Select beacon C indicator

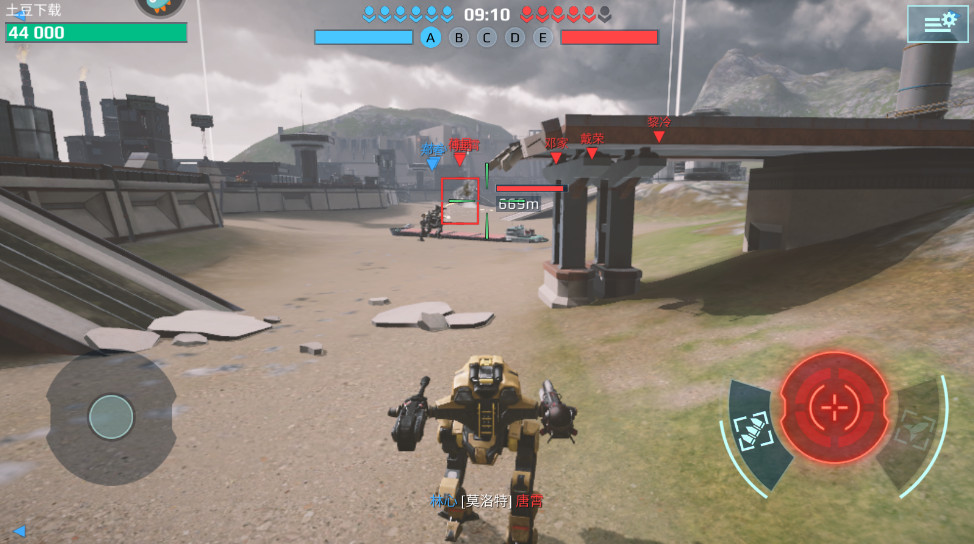click(487, 38)
